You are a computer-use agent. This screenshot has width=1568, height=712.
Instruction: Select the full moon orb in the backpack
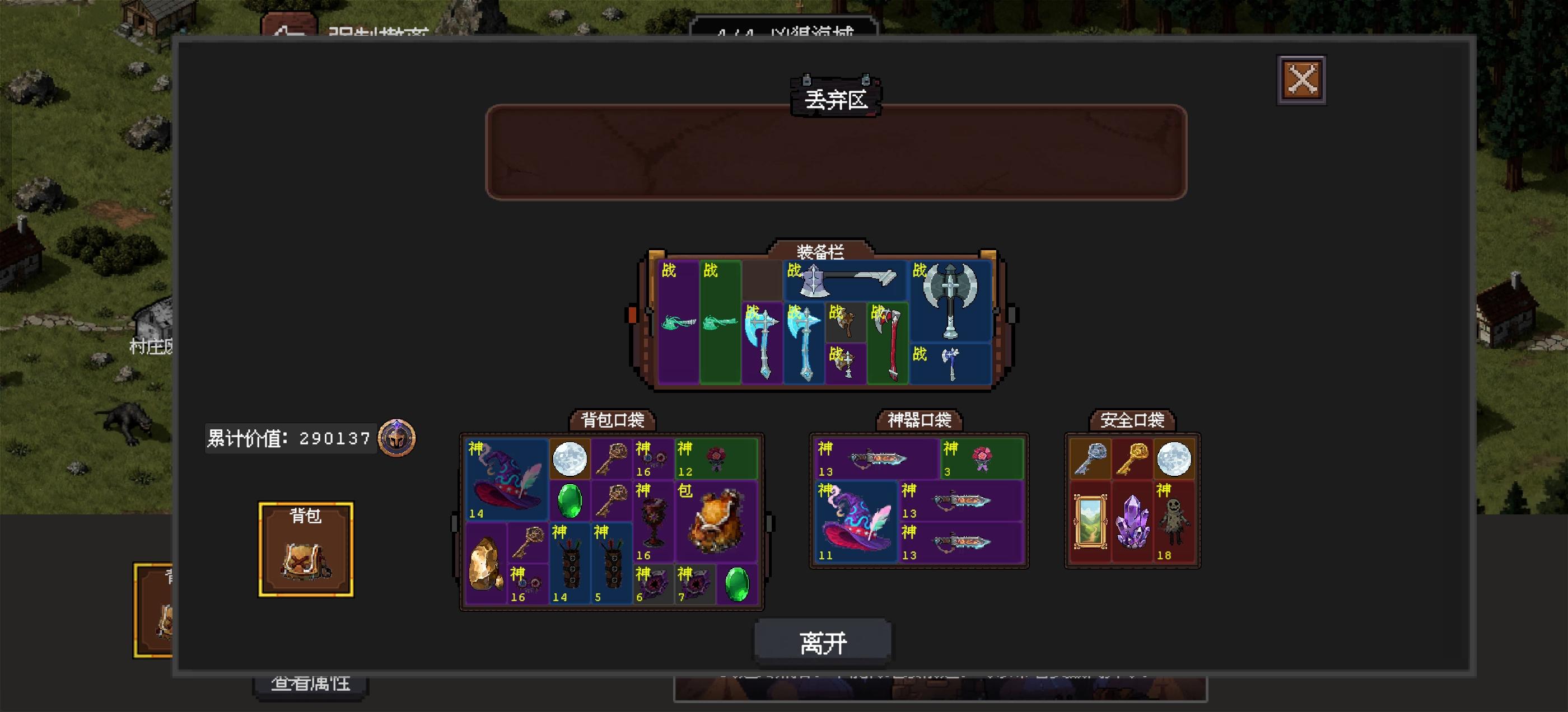coord(570,460)
